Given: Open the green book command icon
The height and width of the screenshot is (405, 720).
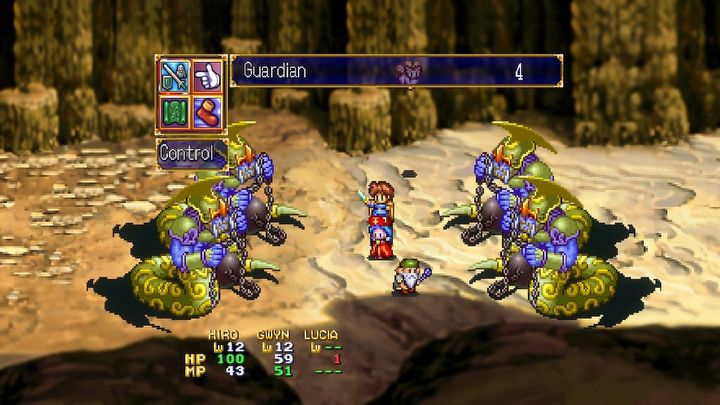Looking at the screenshot, I should pos(175,106).
